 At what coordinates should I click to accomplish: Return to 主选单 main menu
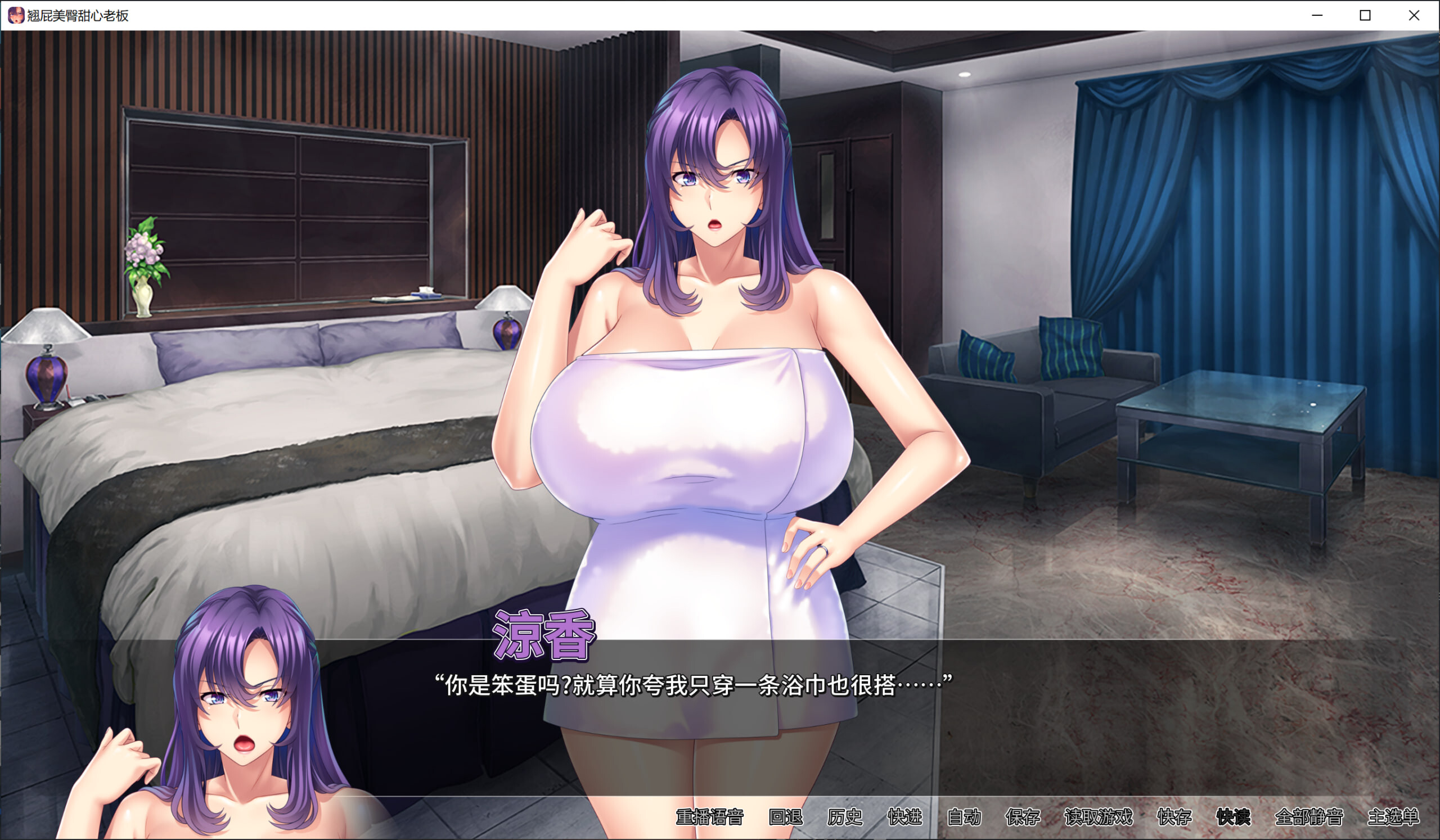pyautogui.click(x=1393, y=817)
